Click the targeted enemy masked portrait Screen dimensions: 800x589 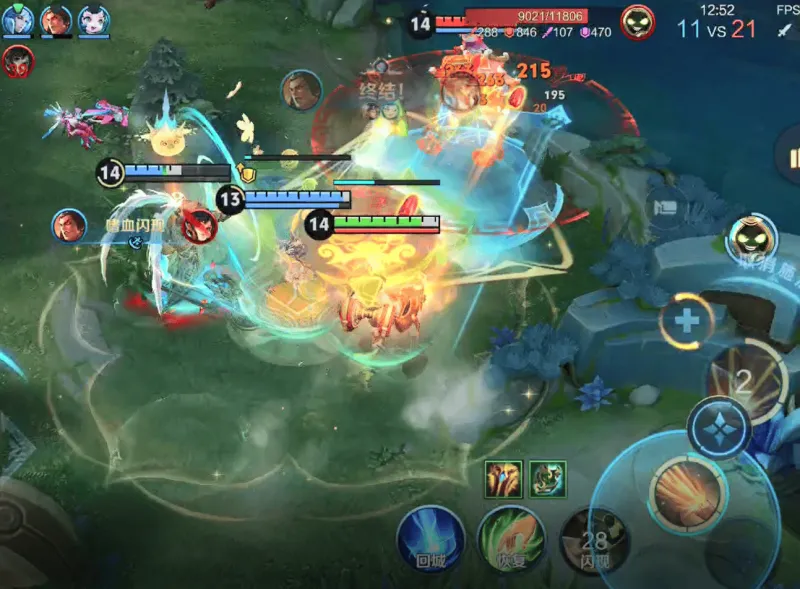pyautogui.click(x=637, y=21)
